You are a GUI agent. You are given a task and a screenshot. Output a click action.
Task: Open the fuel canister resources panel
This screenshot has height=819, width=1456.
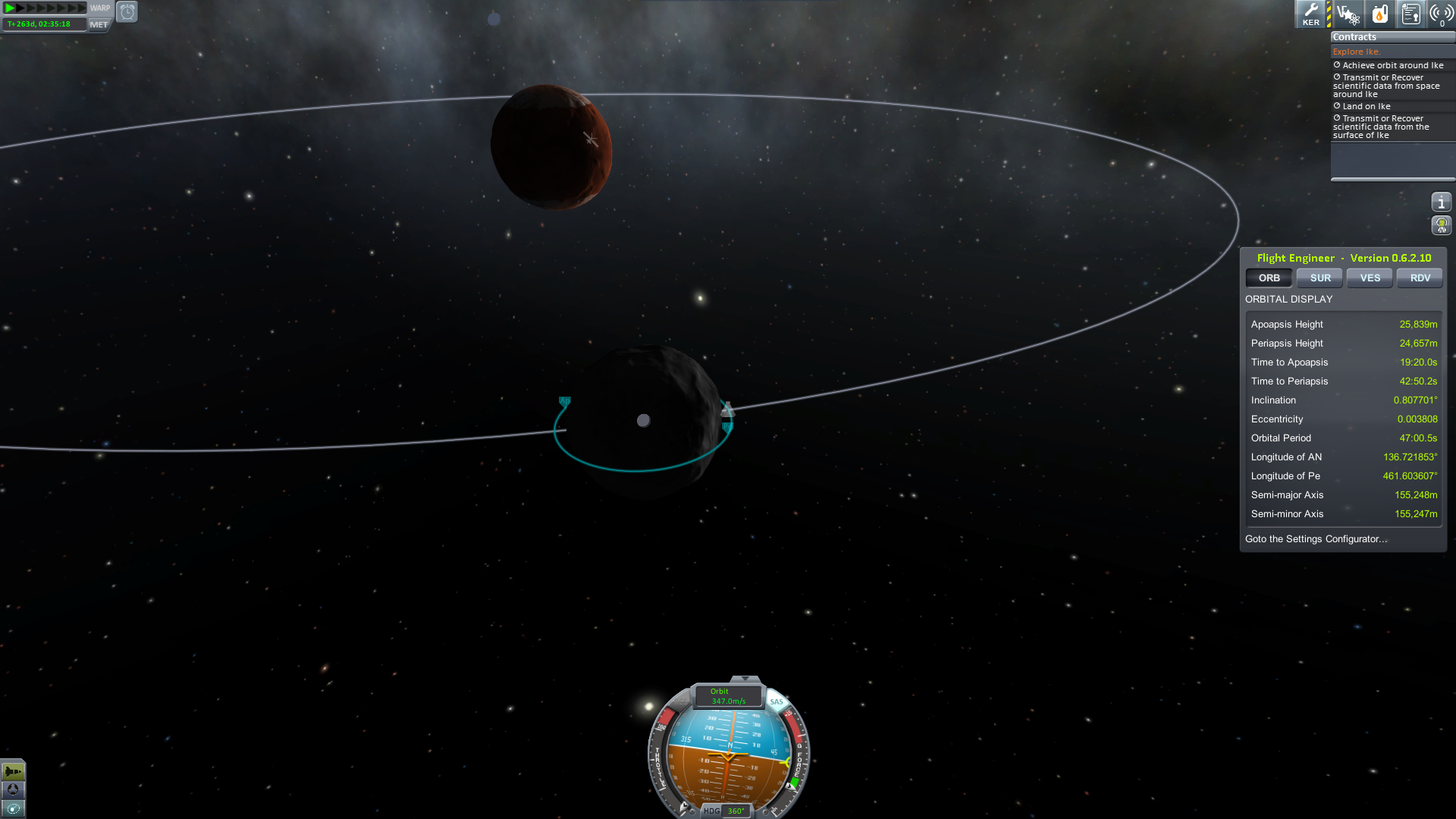pos(1379,14)
